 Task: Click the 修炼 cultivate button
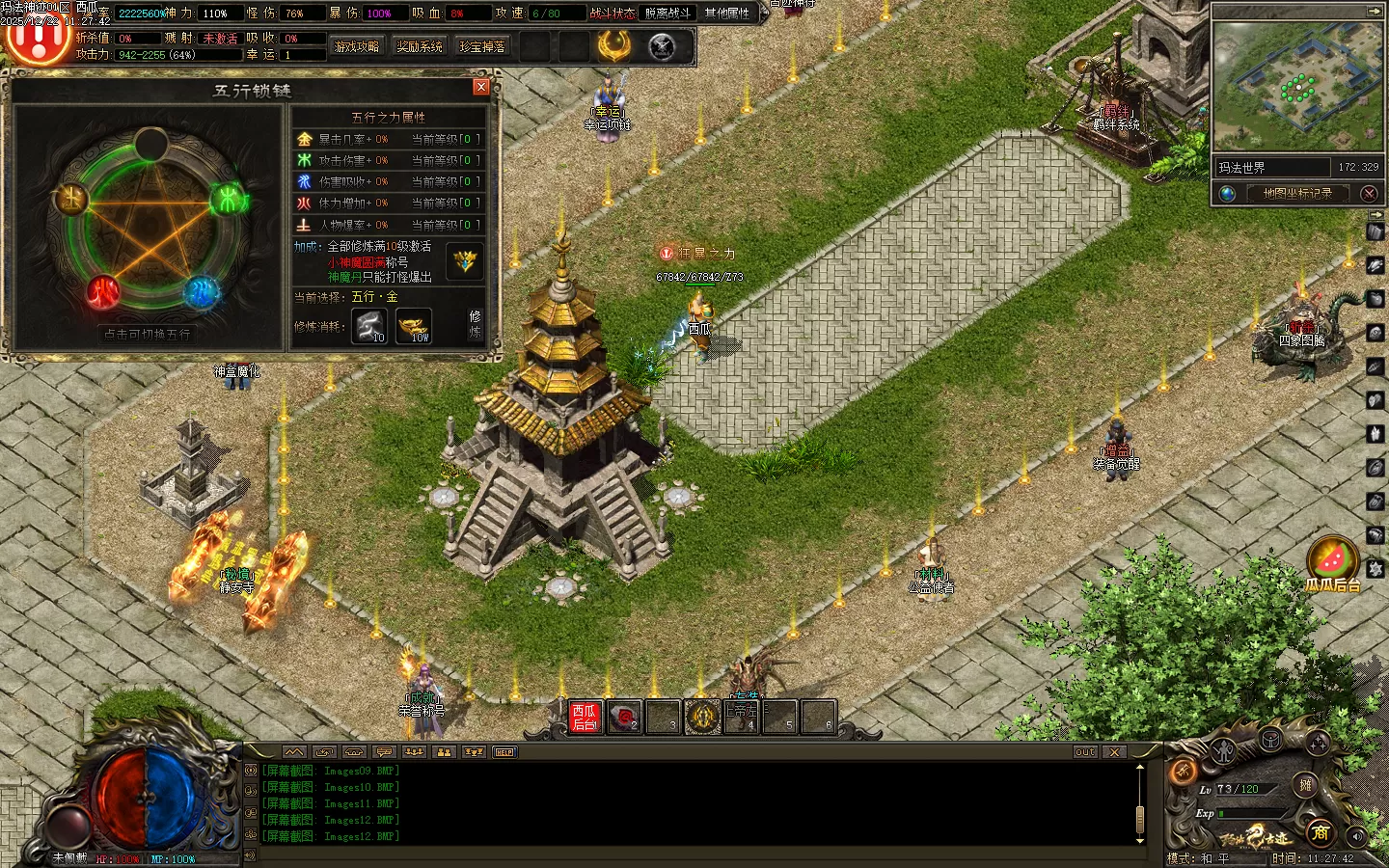tap(475, 324)
